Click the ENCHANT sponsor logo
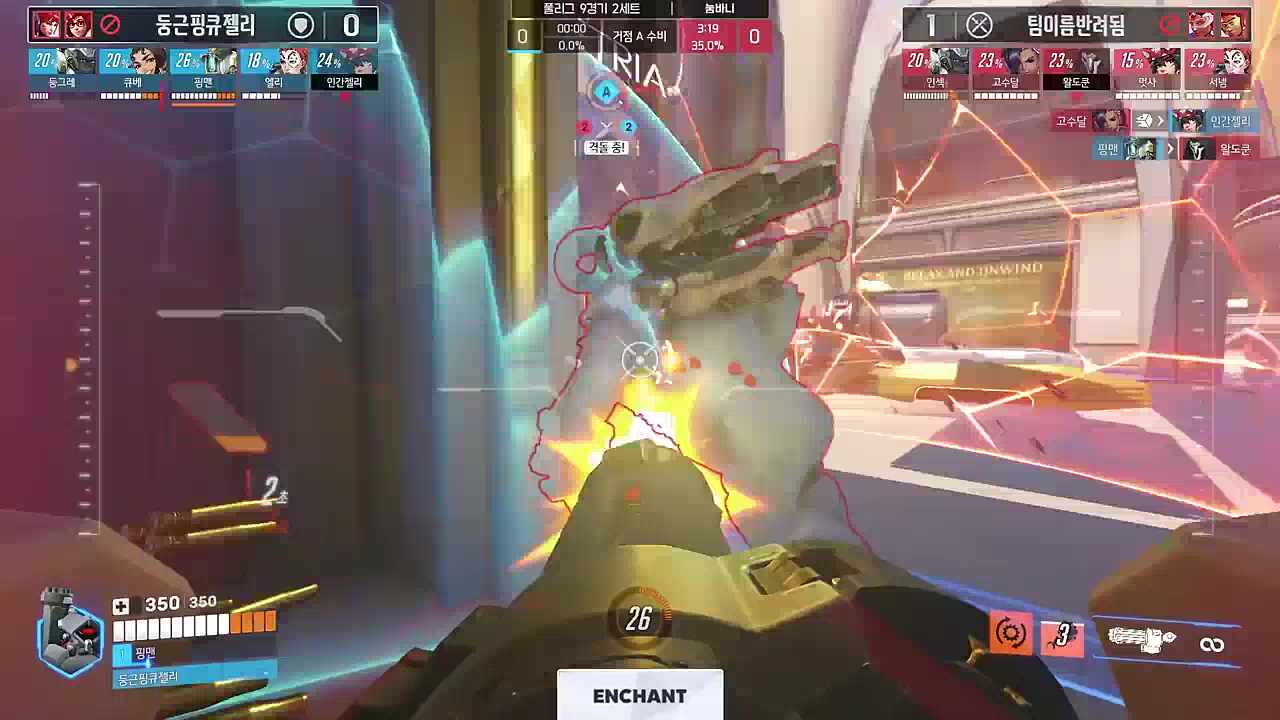 coord(640,695)
